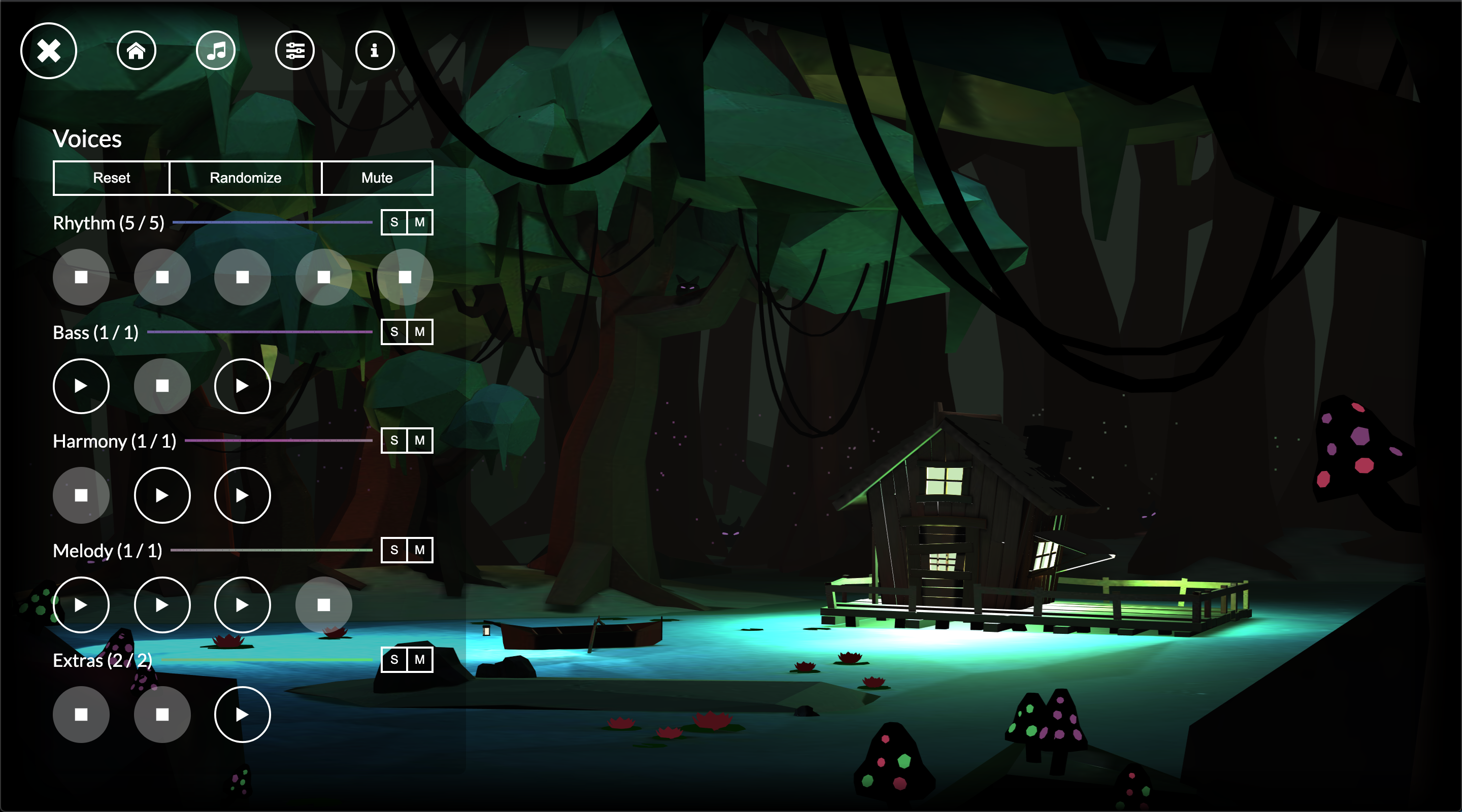Solo the Rhythm group
The height and width of the screenshot is (812, 1462).
click(394, 222)
